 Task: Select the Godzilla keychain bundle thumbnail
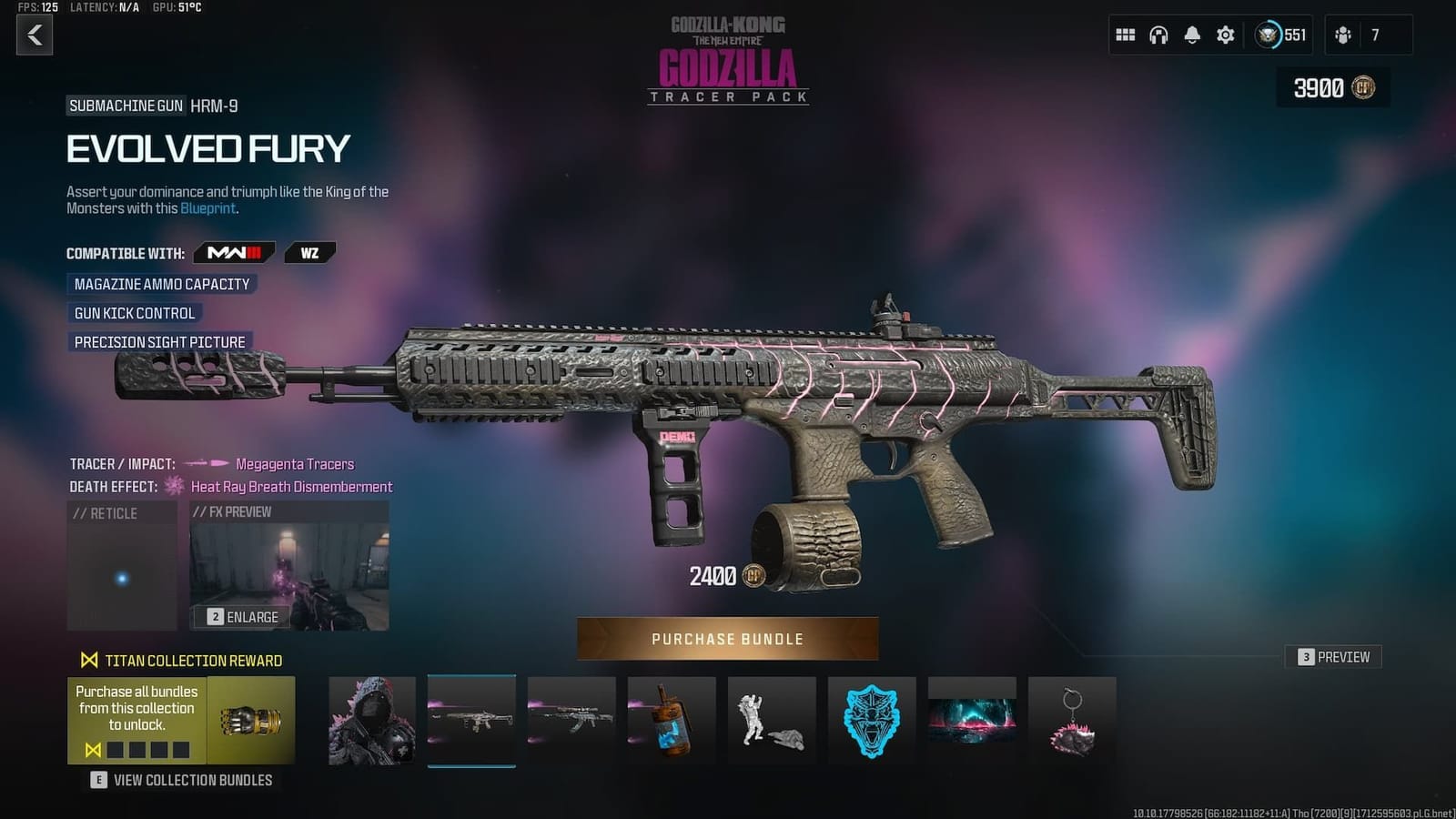1072,722
